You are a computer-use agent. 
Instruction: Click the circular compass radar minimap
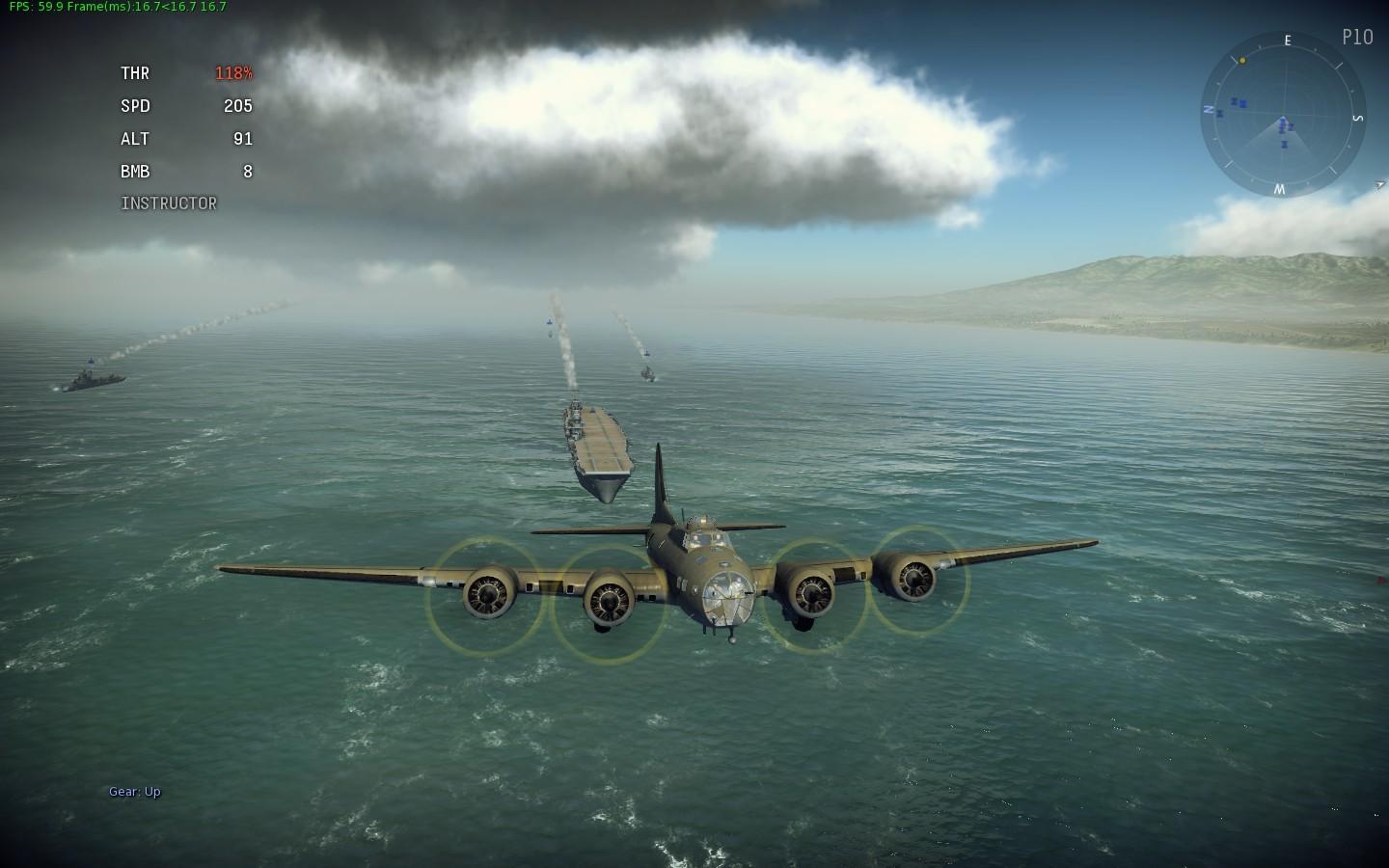pyautogui.click(x=1283, y=115)
